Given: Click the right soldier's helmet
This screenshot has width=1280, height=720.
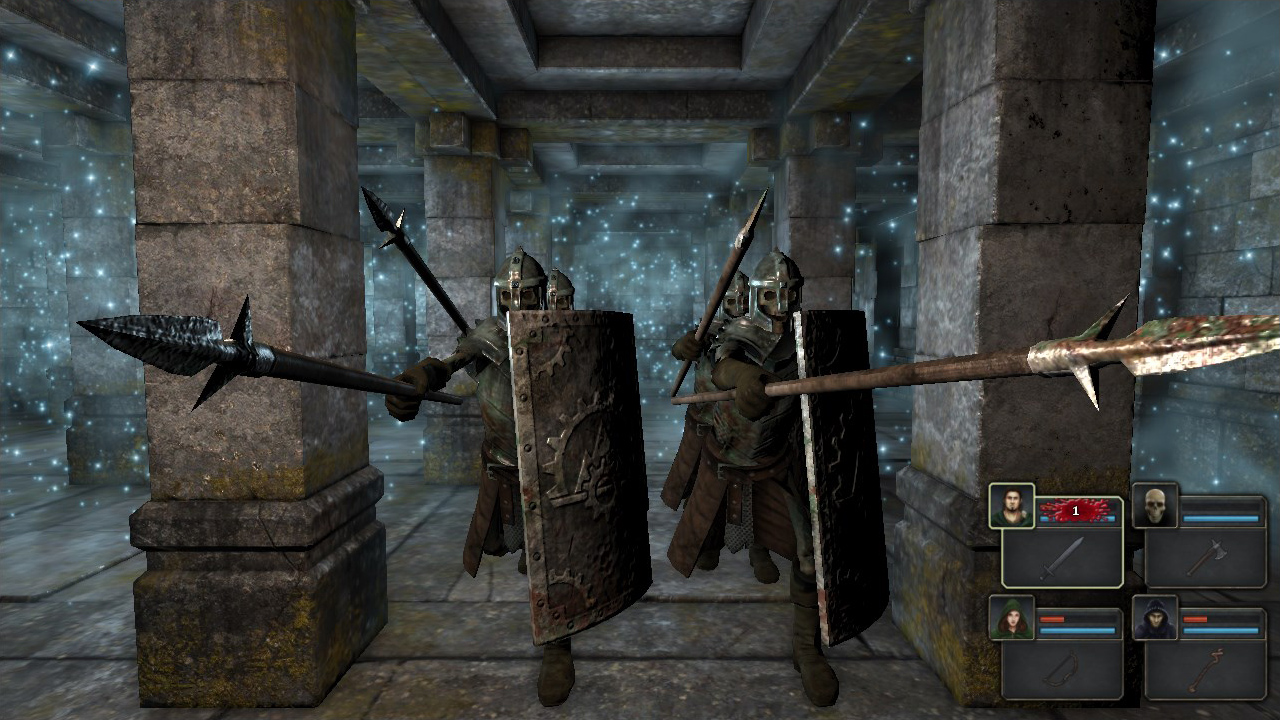Looking at the screenshot, I should pos(770,290).
